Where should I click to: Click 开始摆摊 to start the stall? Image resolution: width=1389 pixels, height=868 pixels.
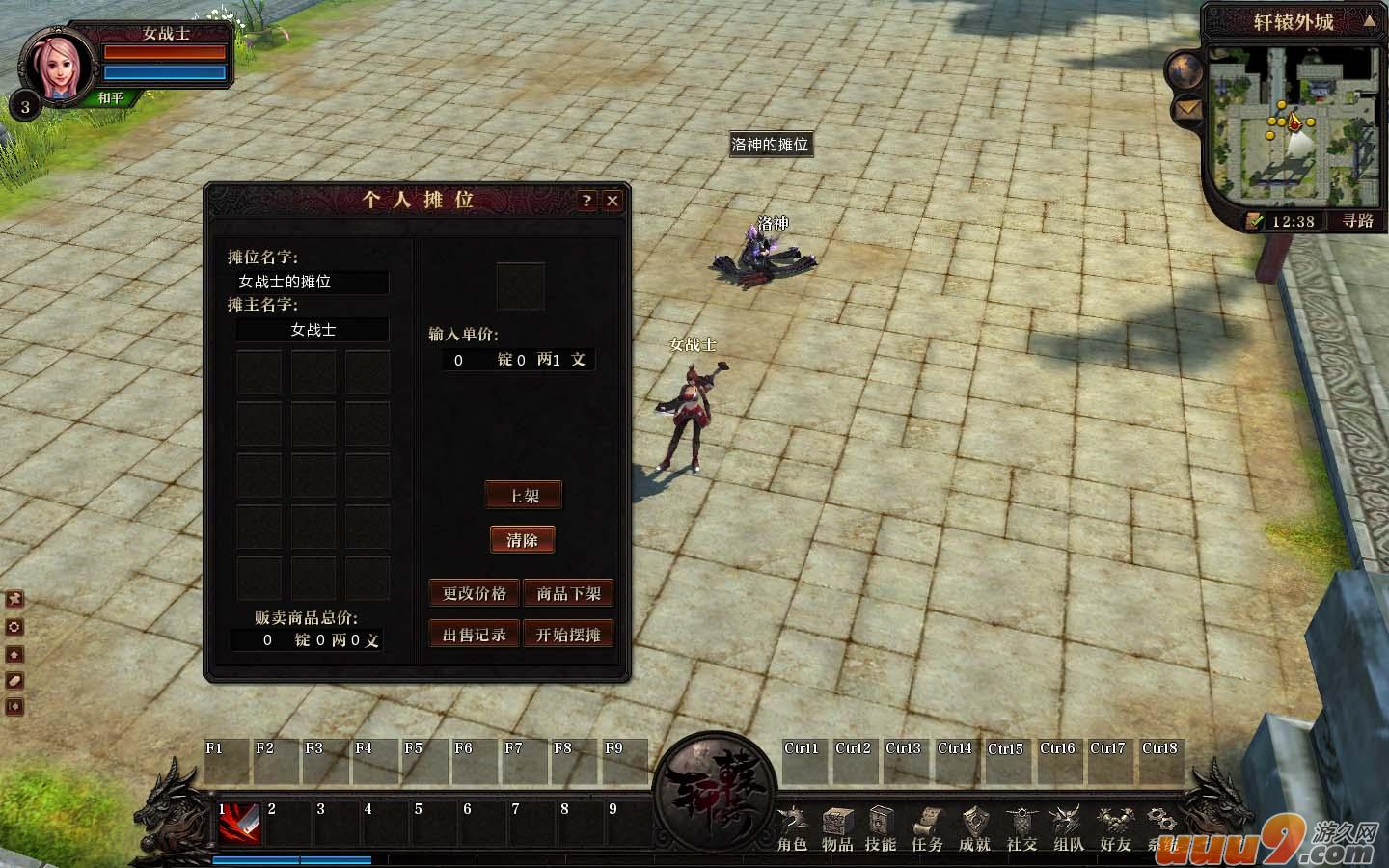click(x=570, y=634)
